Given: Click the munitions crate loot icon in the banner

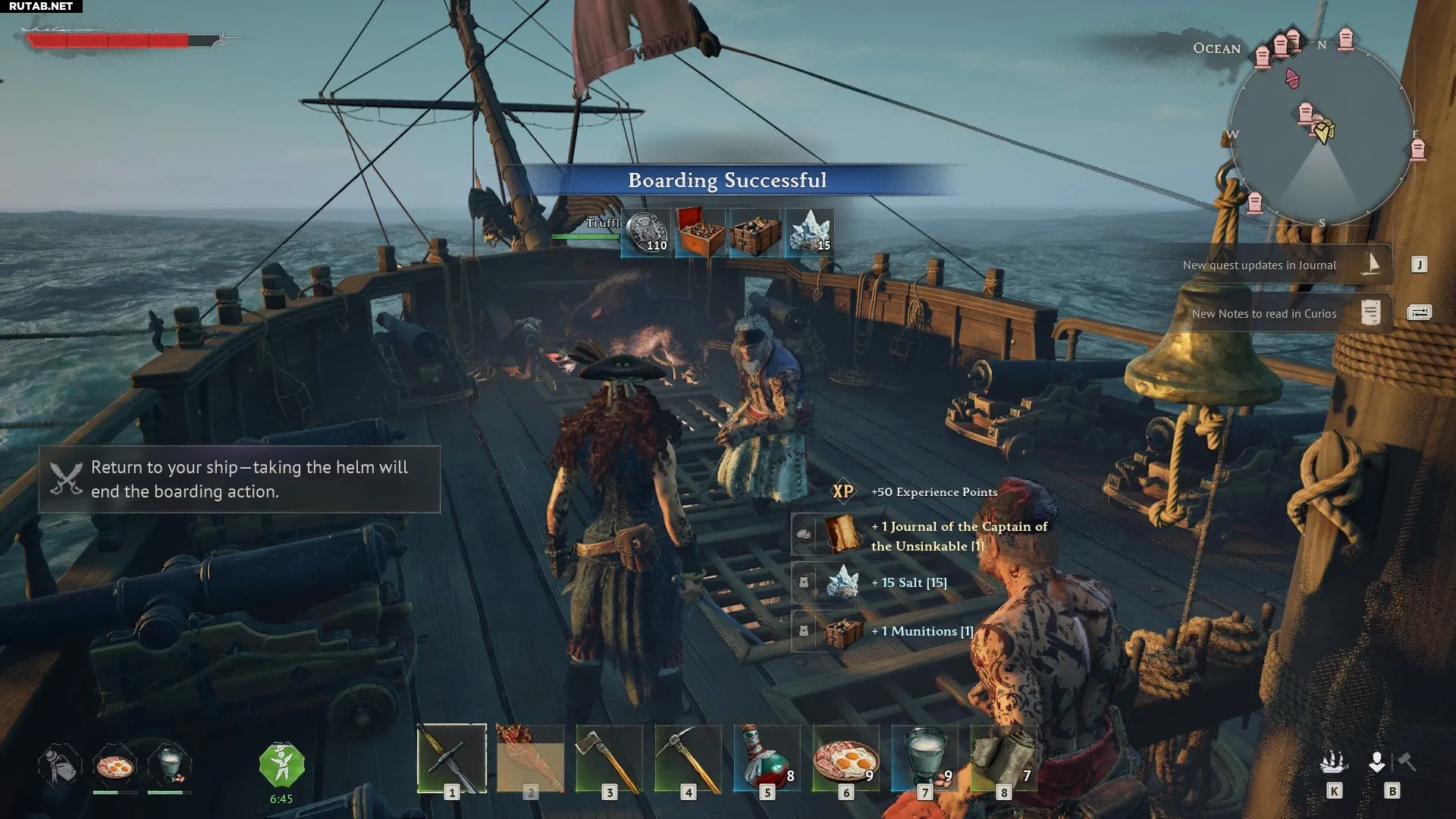Looking at the screenshot, I should pos(755,233).
